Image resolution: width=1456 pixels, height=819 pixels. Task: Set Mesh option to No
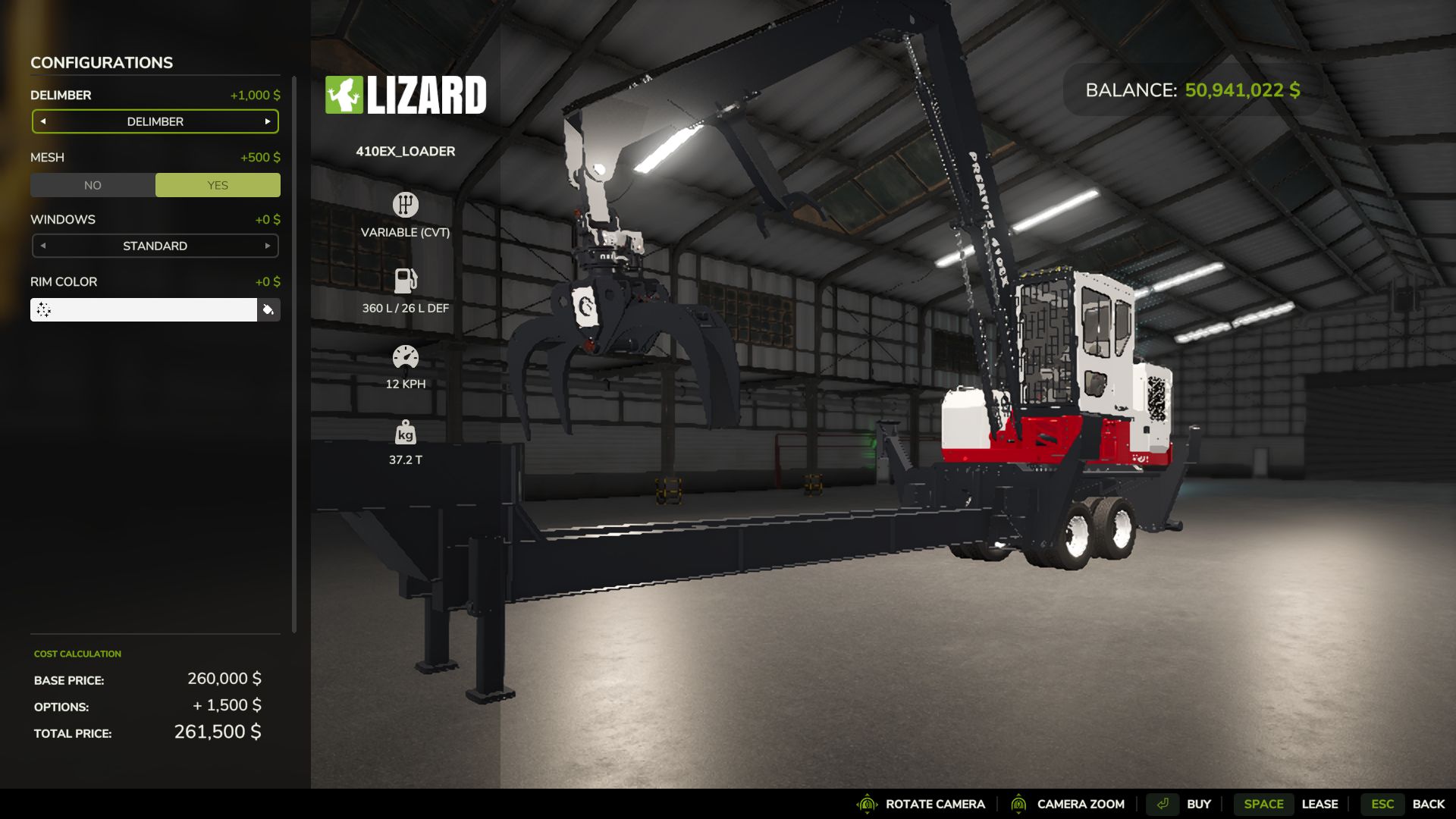pos(93,185)
